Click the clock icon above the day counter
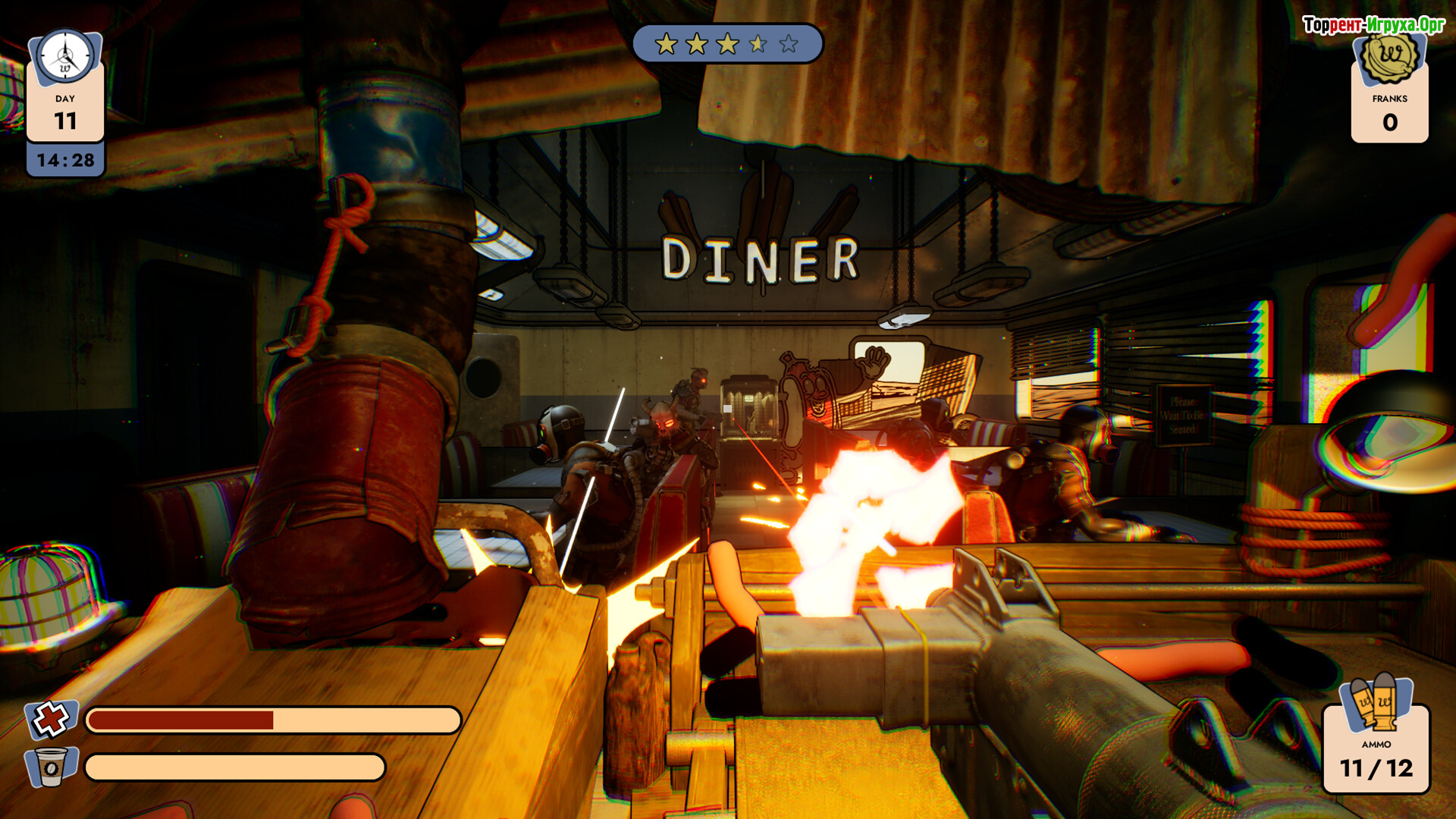This screenshot has width=1456, height=819. point(65,57)
